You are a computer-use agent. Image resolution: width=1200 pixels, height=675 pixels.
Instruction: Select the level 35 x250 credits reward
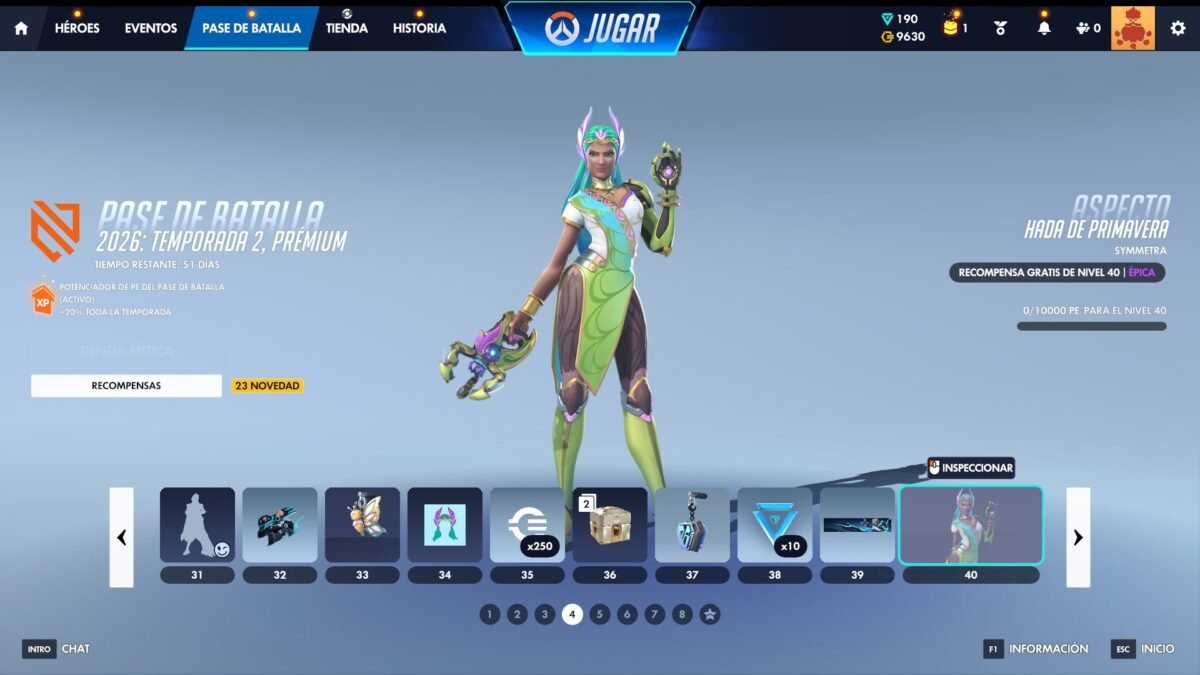coord(527,525)
